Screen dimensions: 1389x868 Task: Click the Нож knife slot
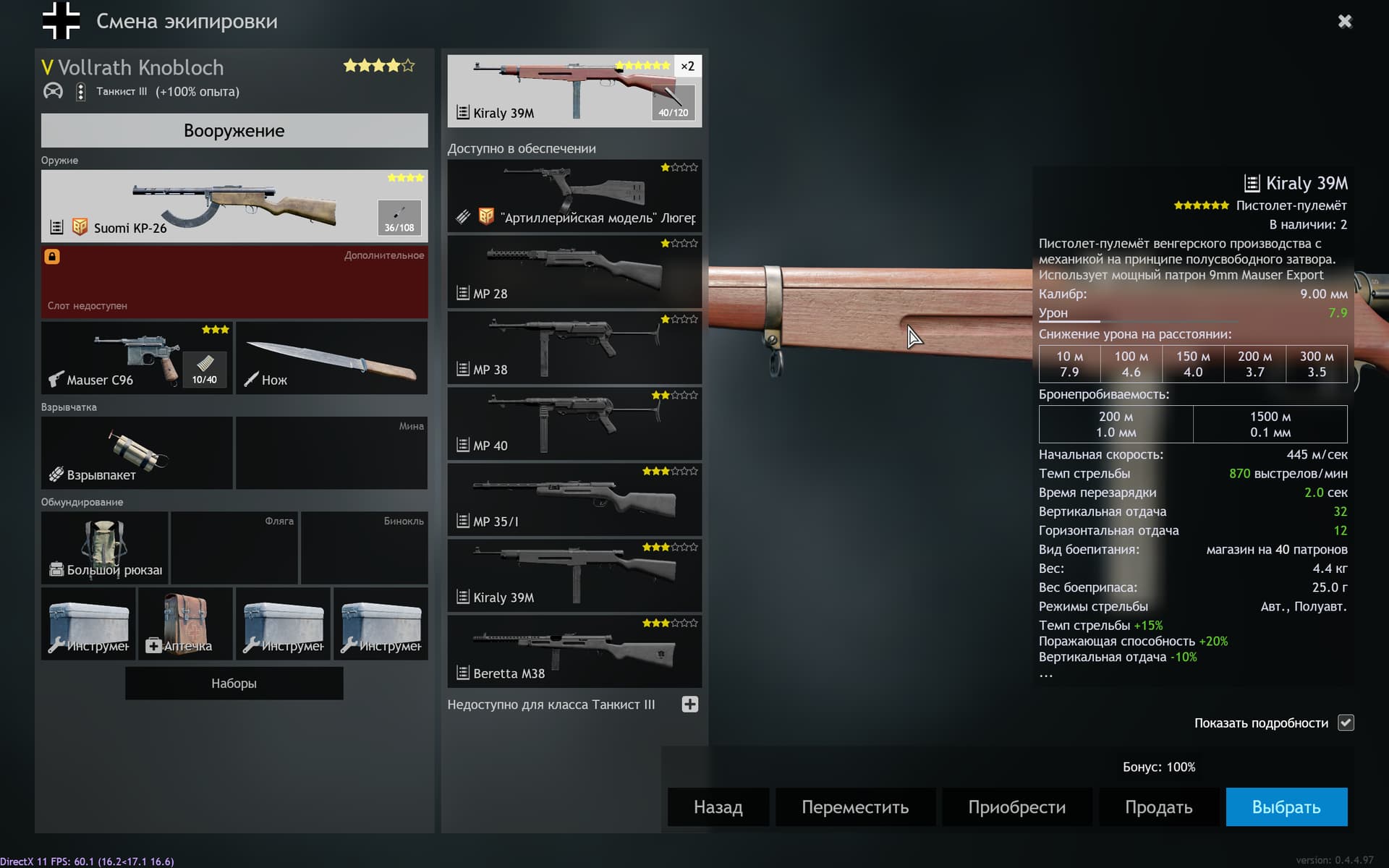click(331, 358)
